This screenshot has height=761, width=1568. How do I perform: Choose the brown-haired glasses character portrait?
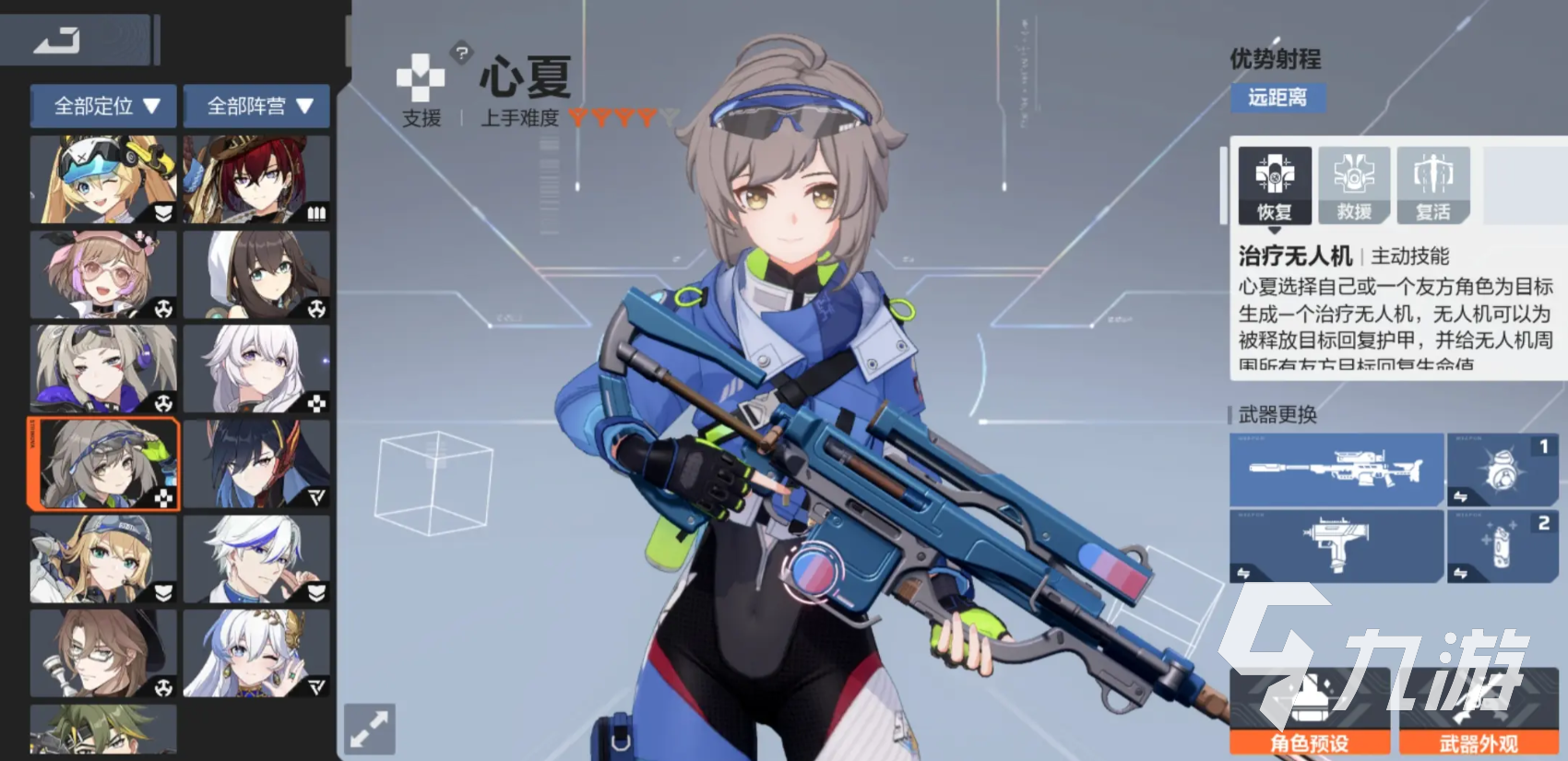click(x=102, y=653)
